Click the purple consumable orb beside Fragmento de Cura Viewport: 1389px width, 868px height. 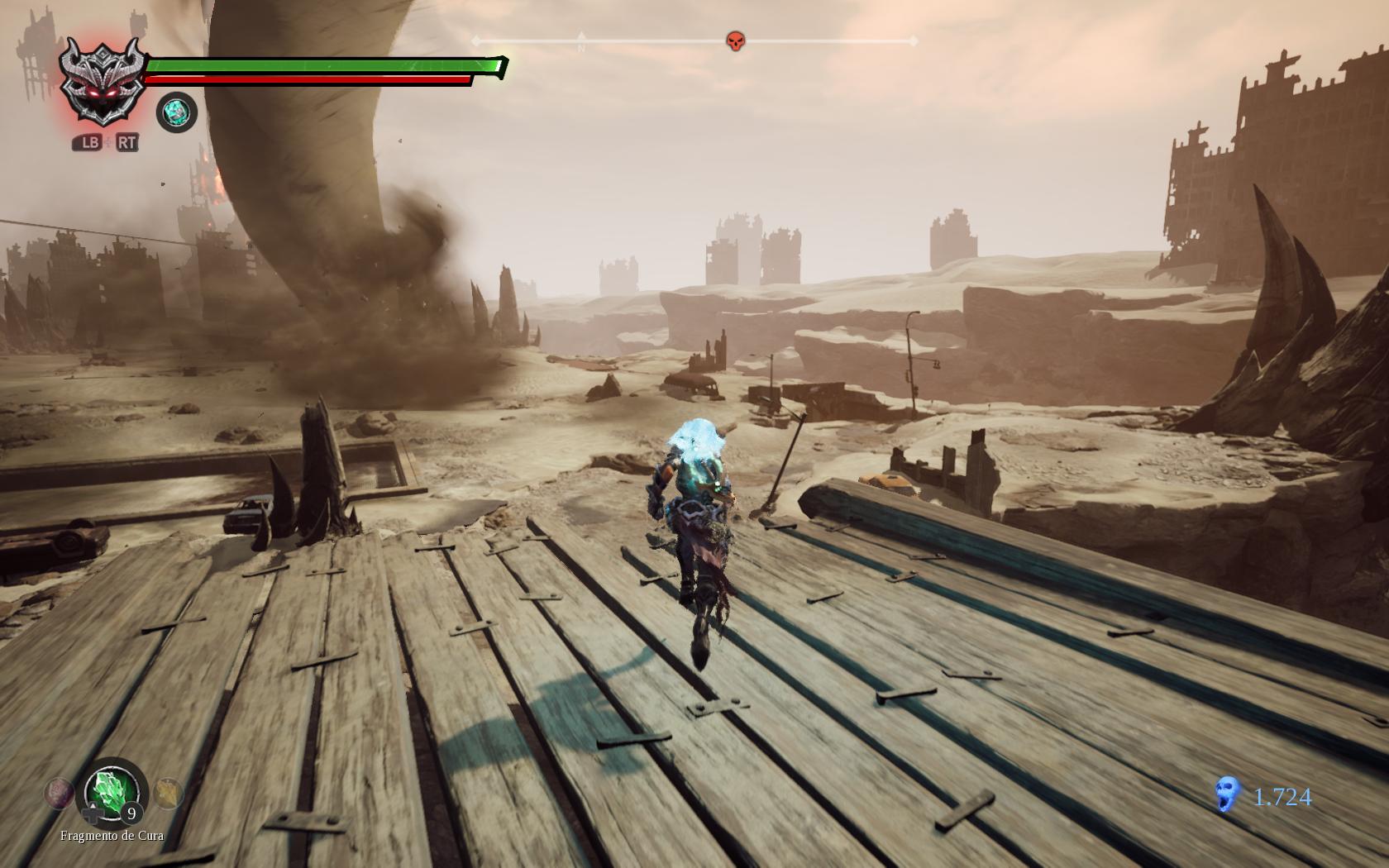58,792
